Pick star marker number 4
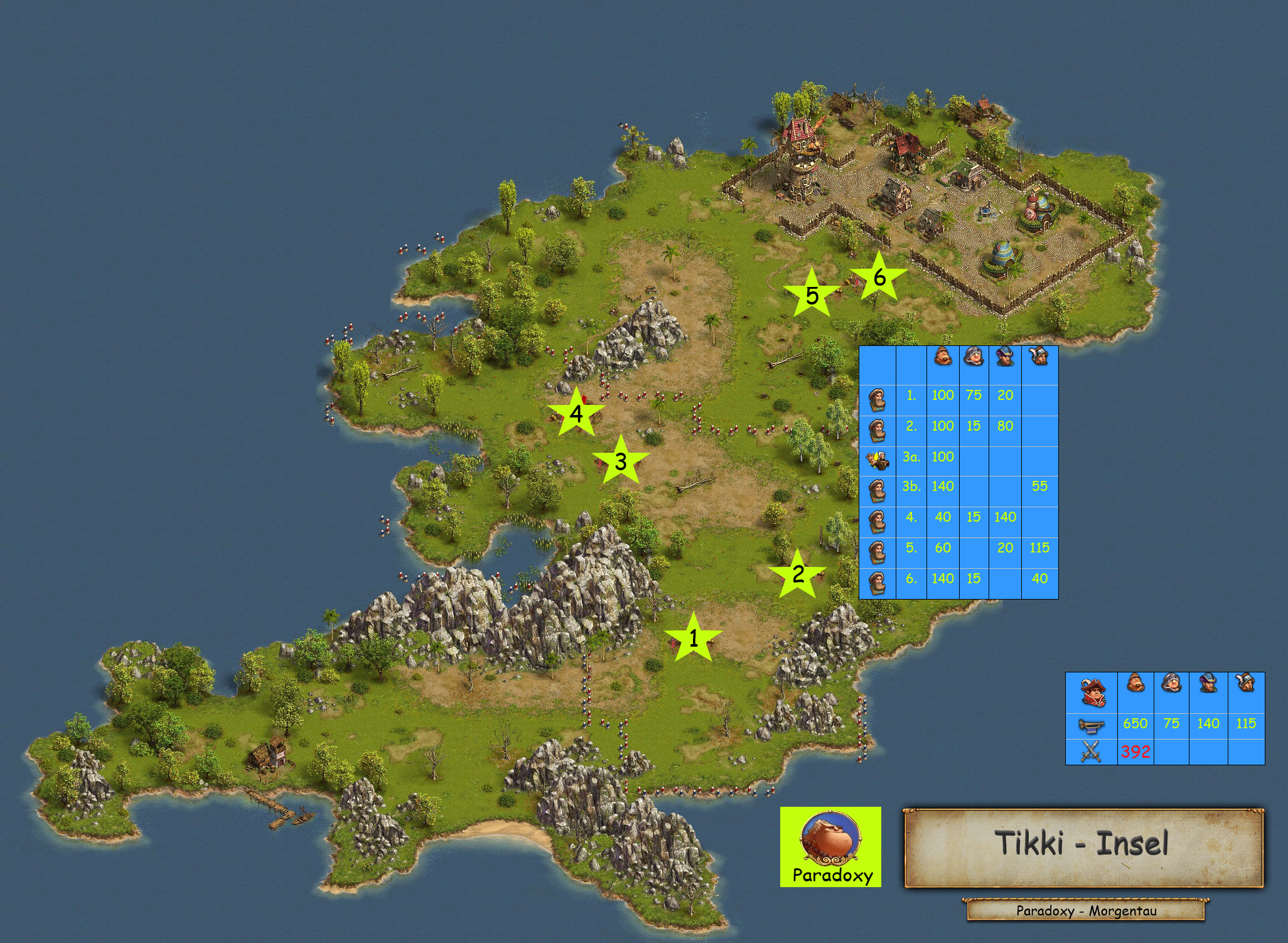Image resolution: width=1288 pixels, height=943 pixels. pyautogui.click(x=576, y=414)
